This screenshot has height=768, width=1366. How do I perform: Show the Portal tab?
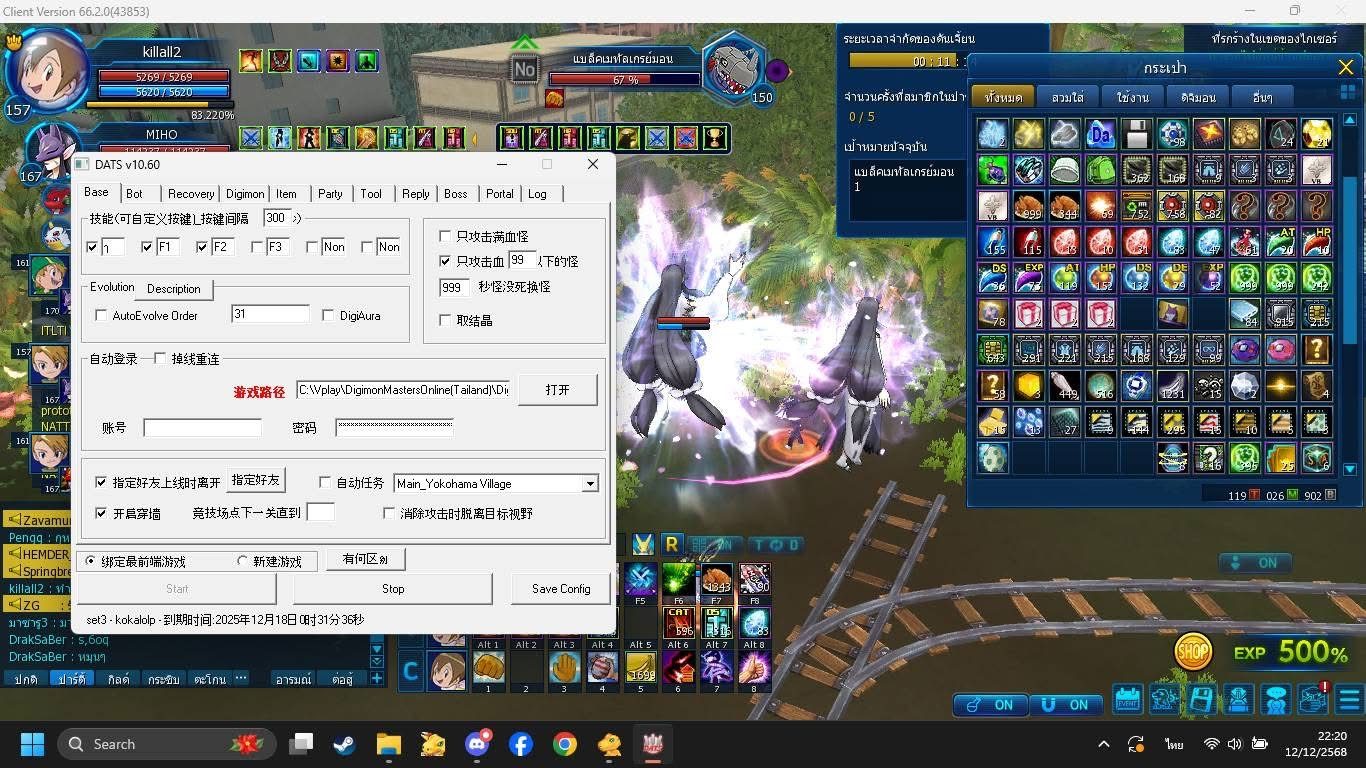[x=499, y=194]
